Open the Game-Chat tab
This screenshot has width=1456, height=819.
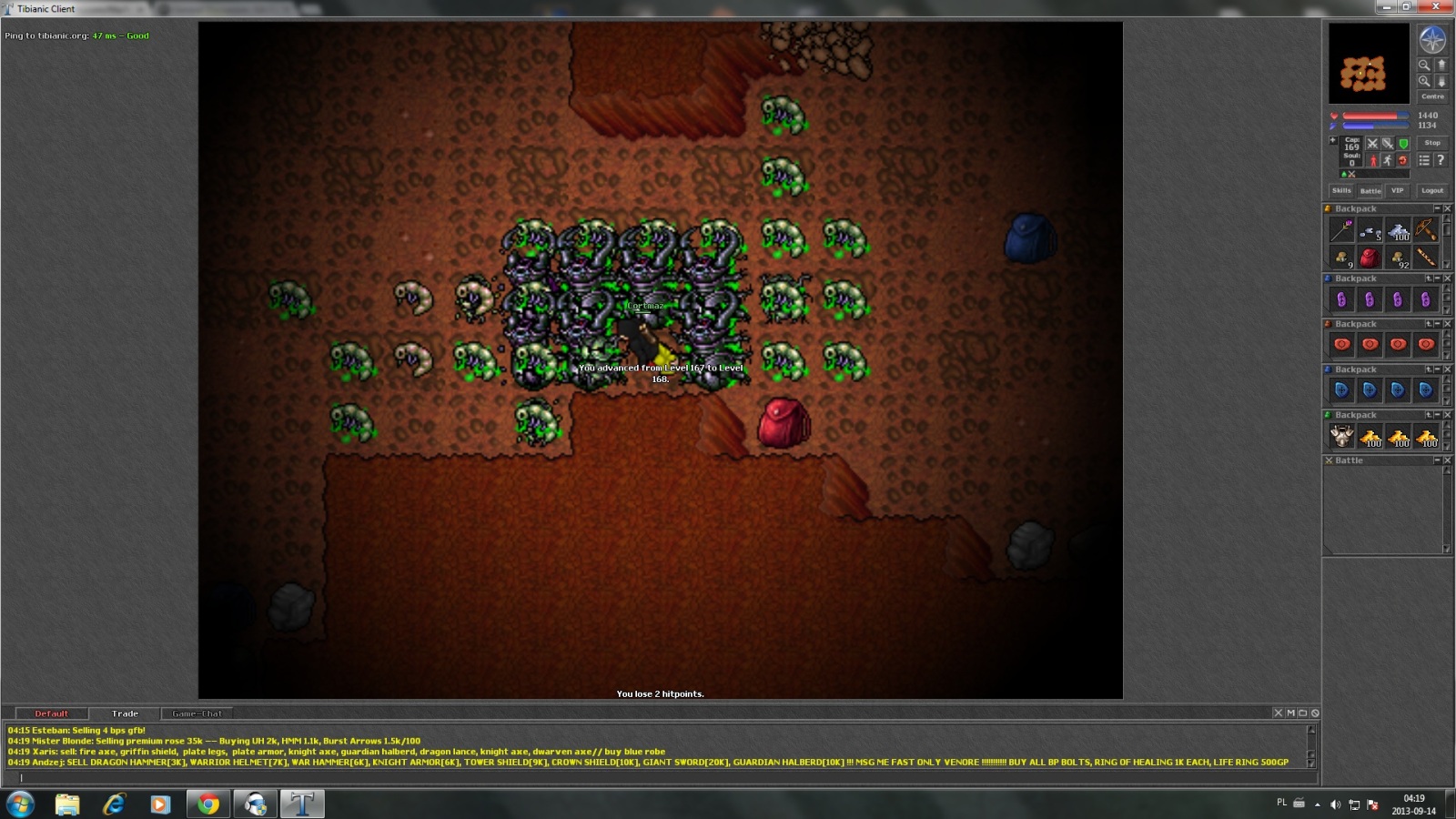coord(197,713)
